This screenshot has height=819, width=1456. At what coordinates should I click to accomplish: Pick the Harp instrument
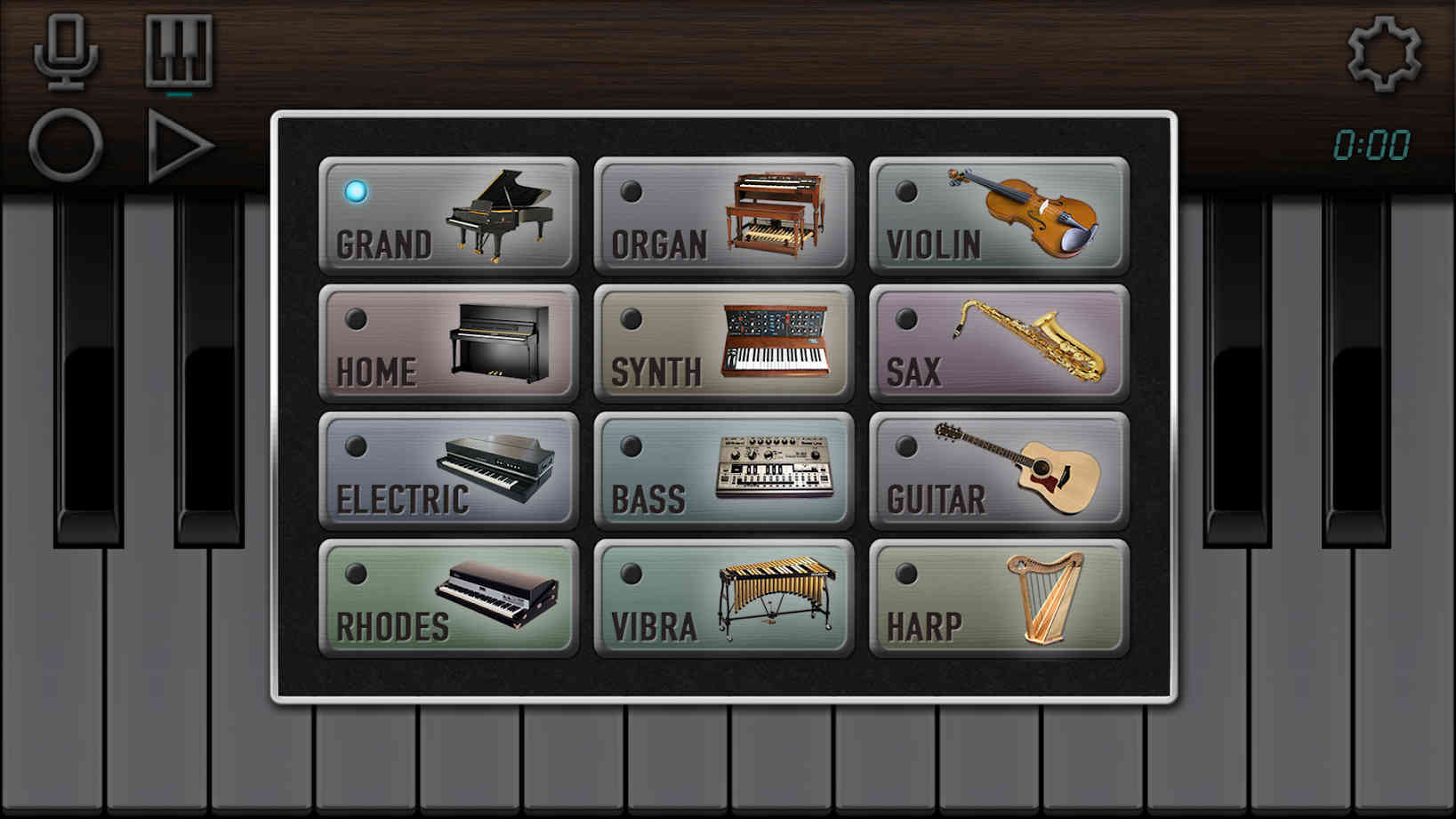pyautogui.click(x=999, y=598)
